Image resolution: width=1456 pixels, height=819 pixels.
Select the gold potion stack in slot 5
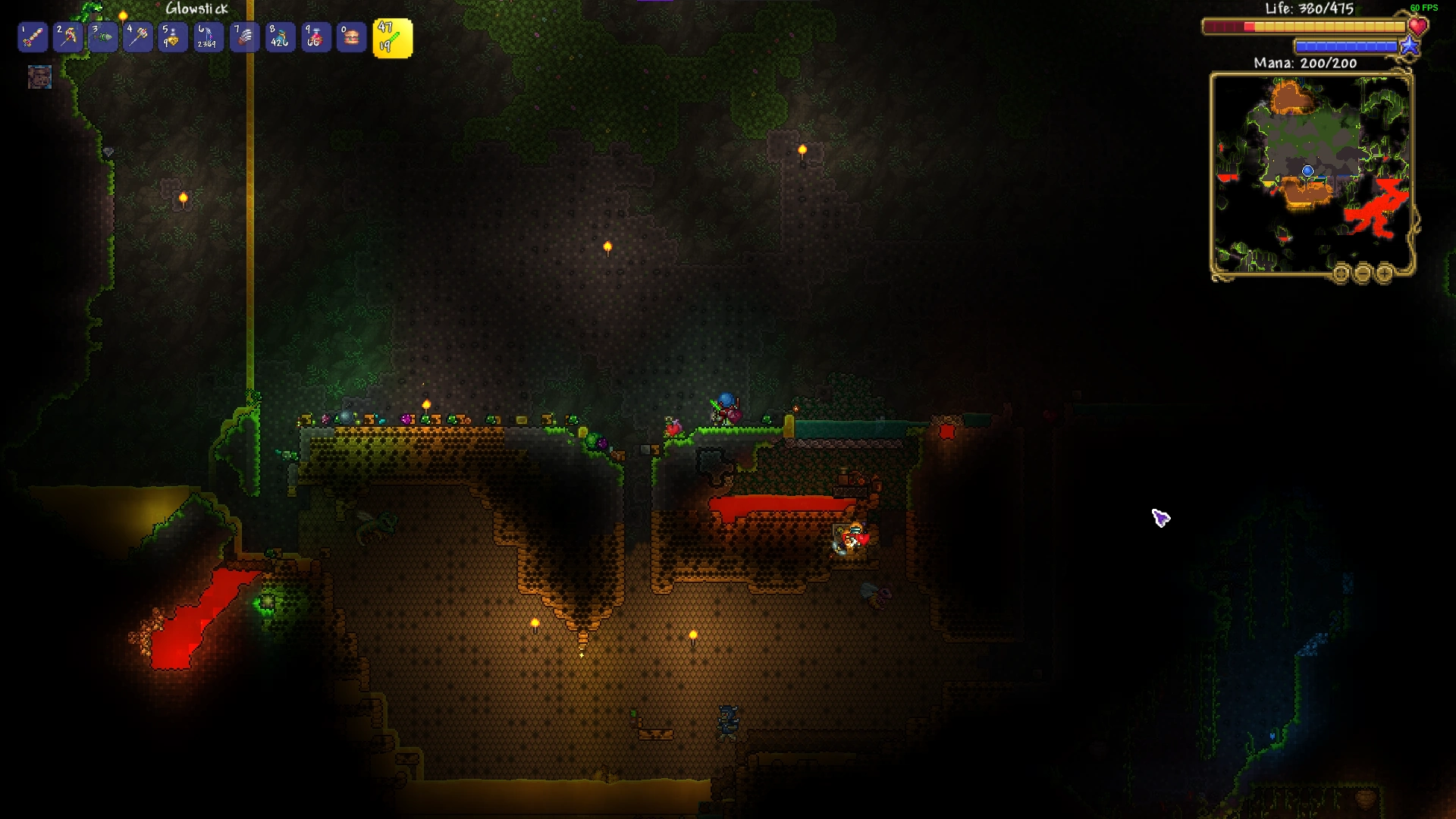172,36
